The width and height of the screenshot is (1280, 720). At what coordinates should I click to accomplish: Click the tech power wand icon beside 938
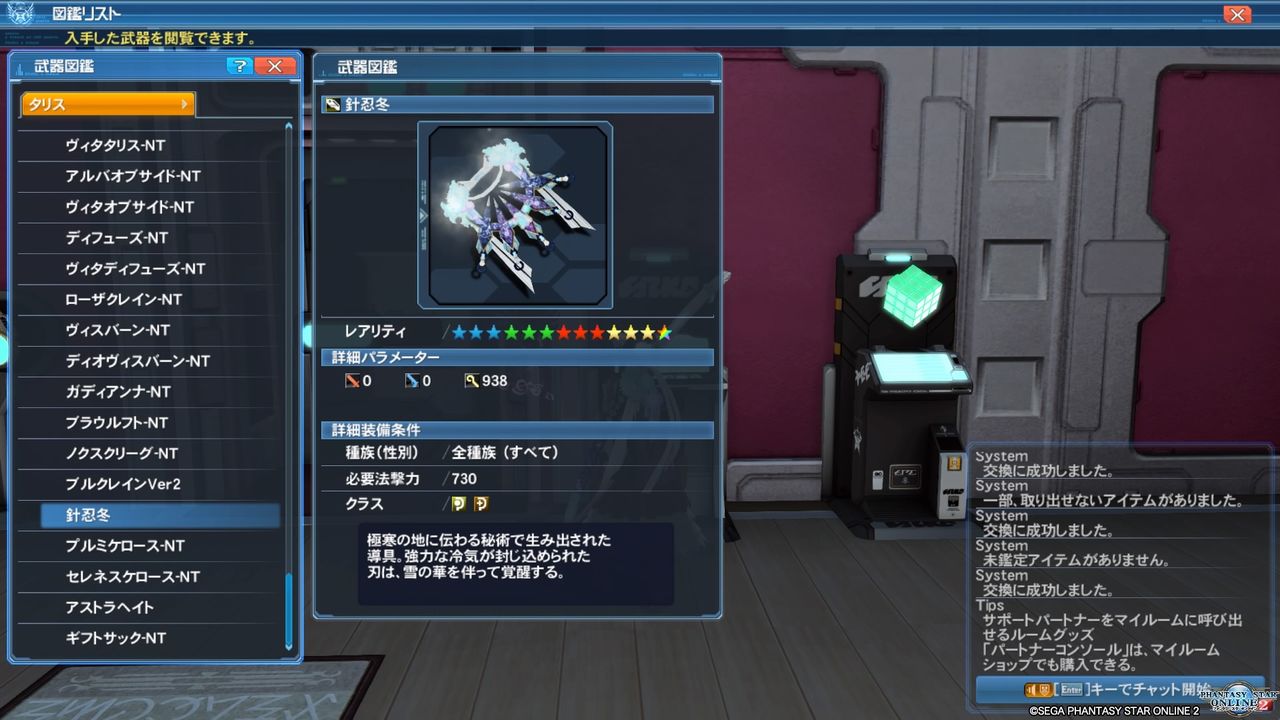(474, 380)
